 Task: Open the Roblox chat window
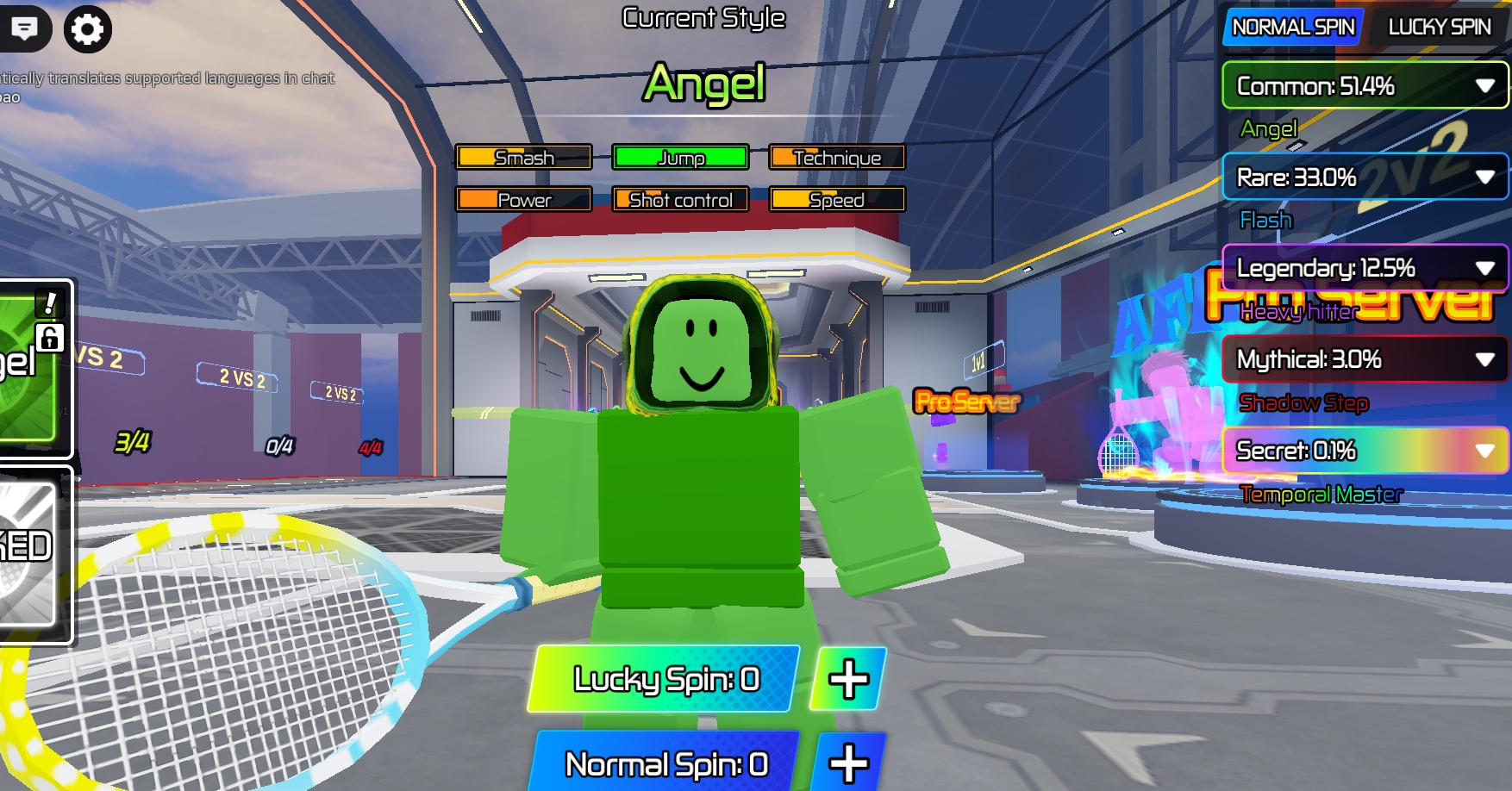[24, 28]
